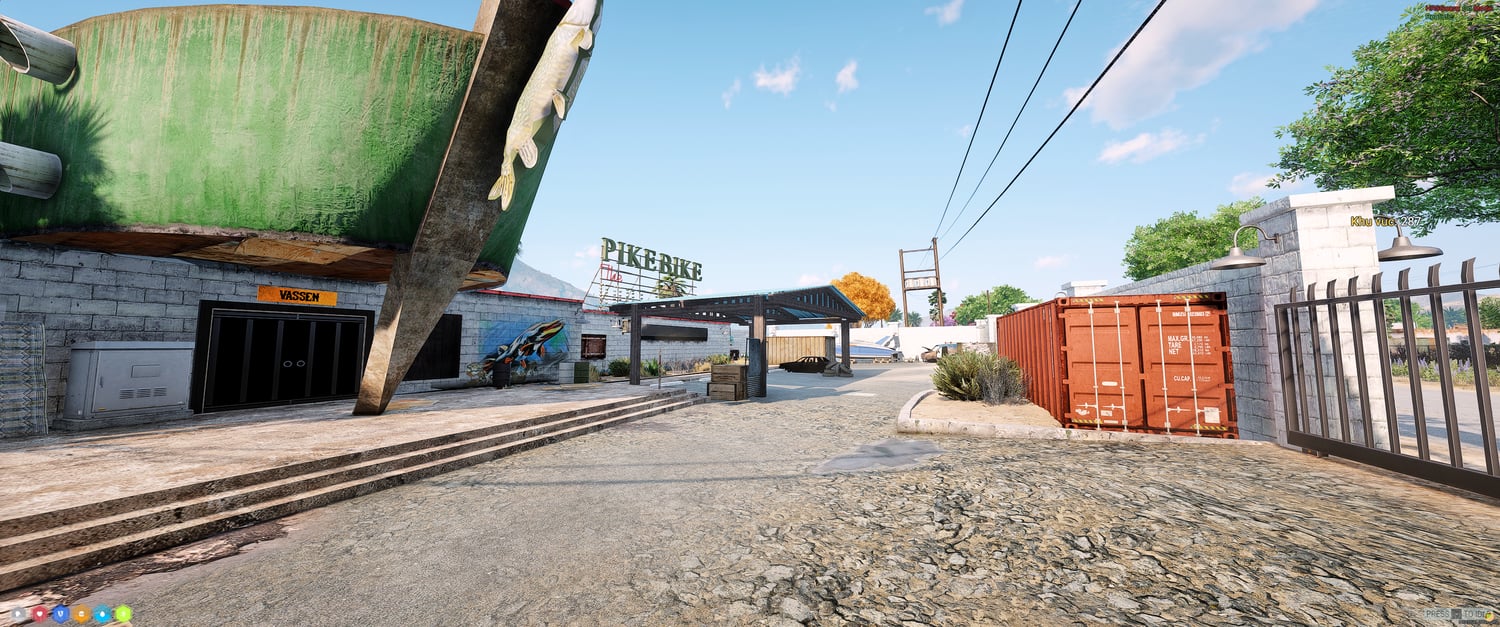The height and width of the screenshot is (627, 1500).
Task: Select the gray hexagon icon
Action: tap(18, 614)
